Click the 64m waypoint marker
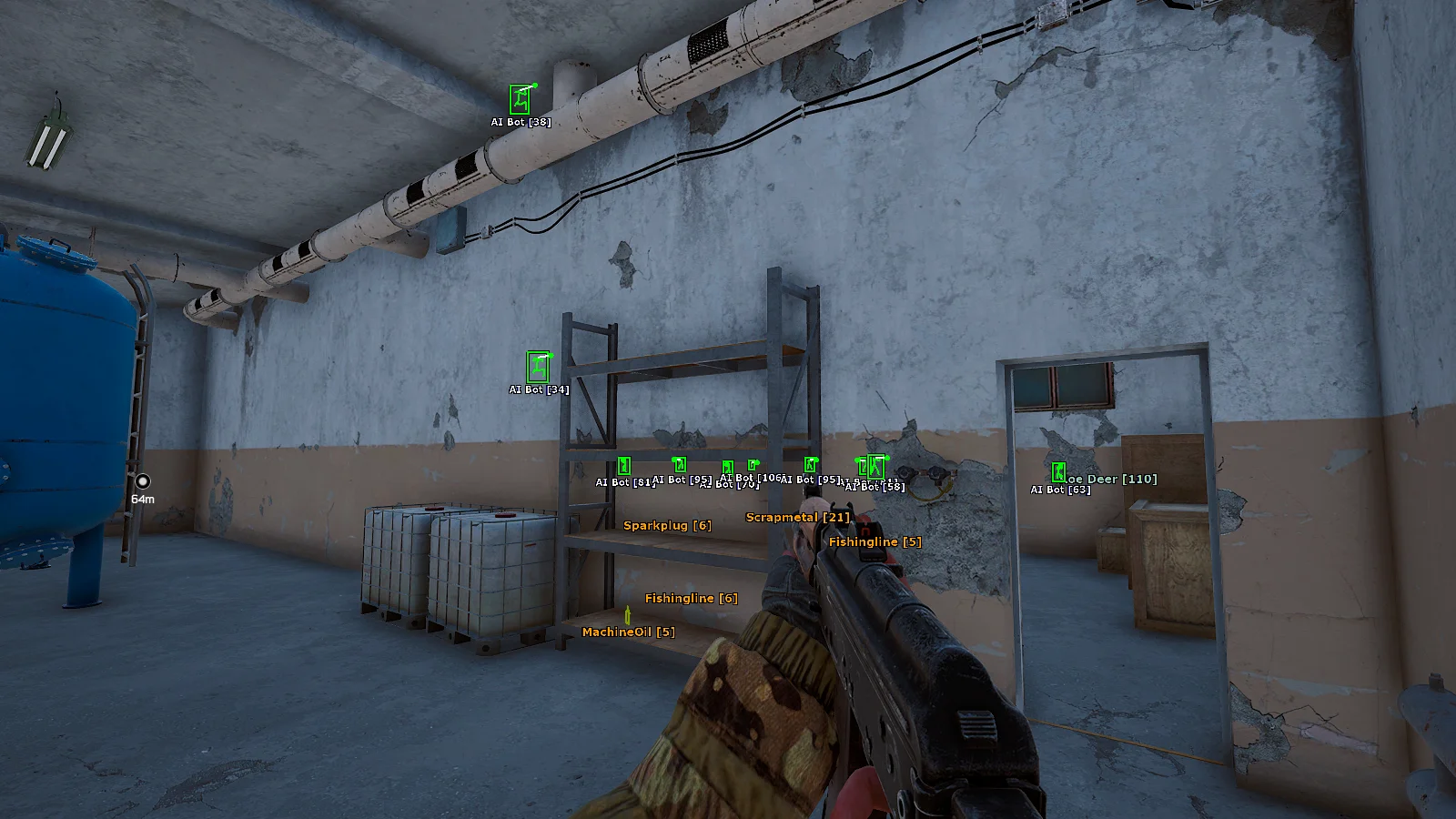The height and width of the screenshot is (819, 1456). click(143, 481)
